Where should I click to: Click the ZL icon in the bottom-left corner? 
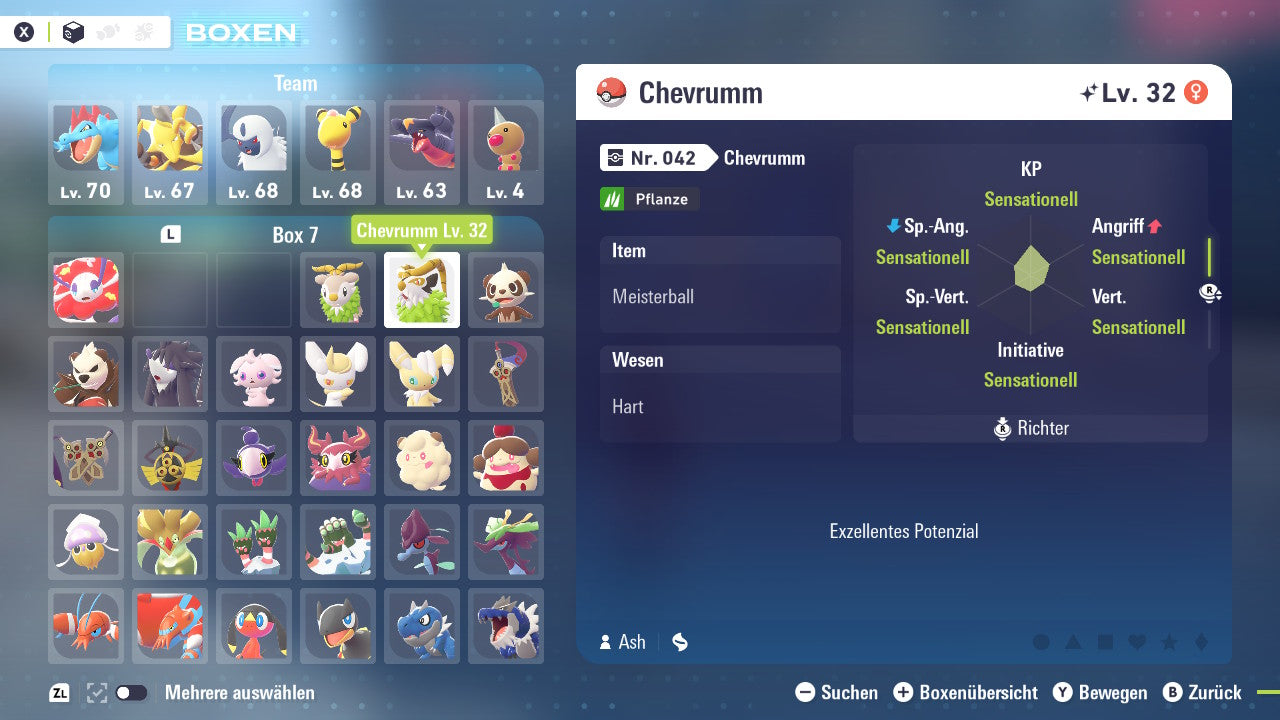57,692
